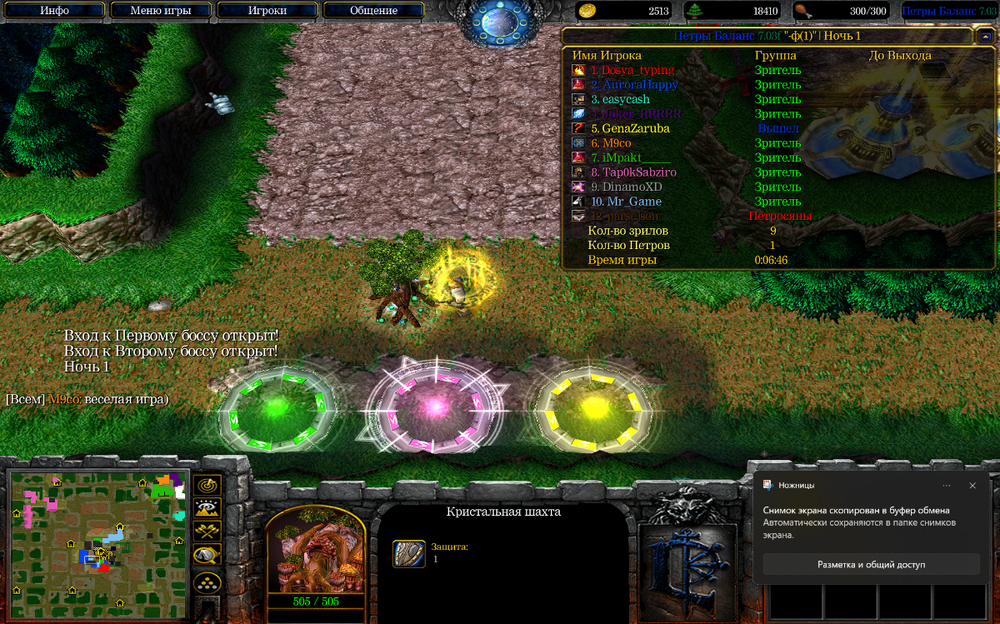Open Разметка и общий доступ in notification
The width and height of the screenshot is (1000, 624).
[x=871, y=565]
